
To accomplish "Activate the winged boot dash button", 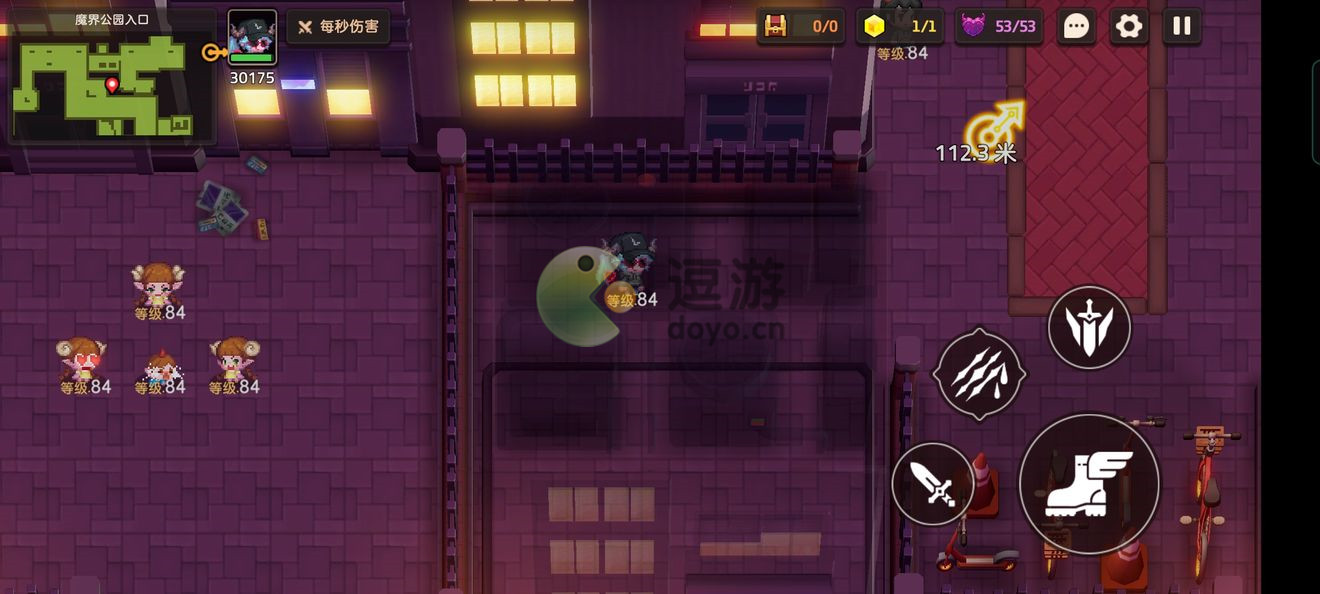I will click(x=1089, y=484).
